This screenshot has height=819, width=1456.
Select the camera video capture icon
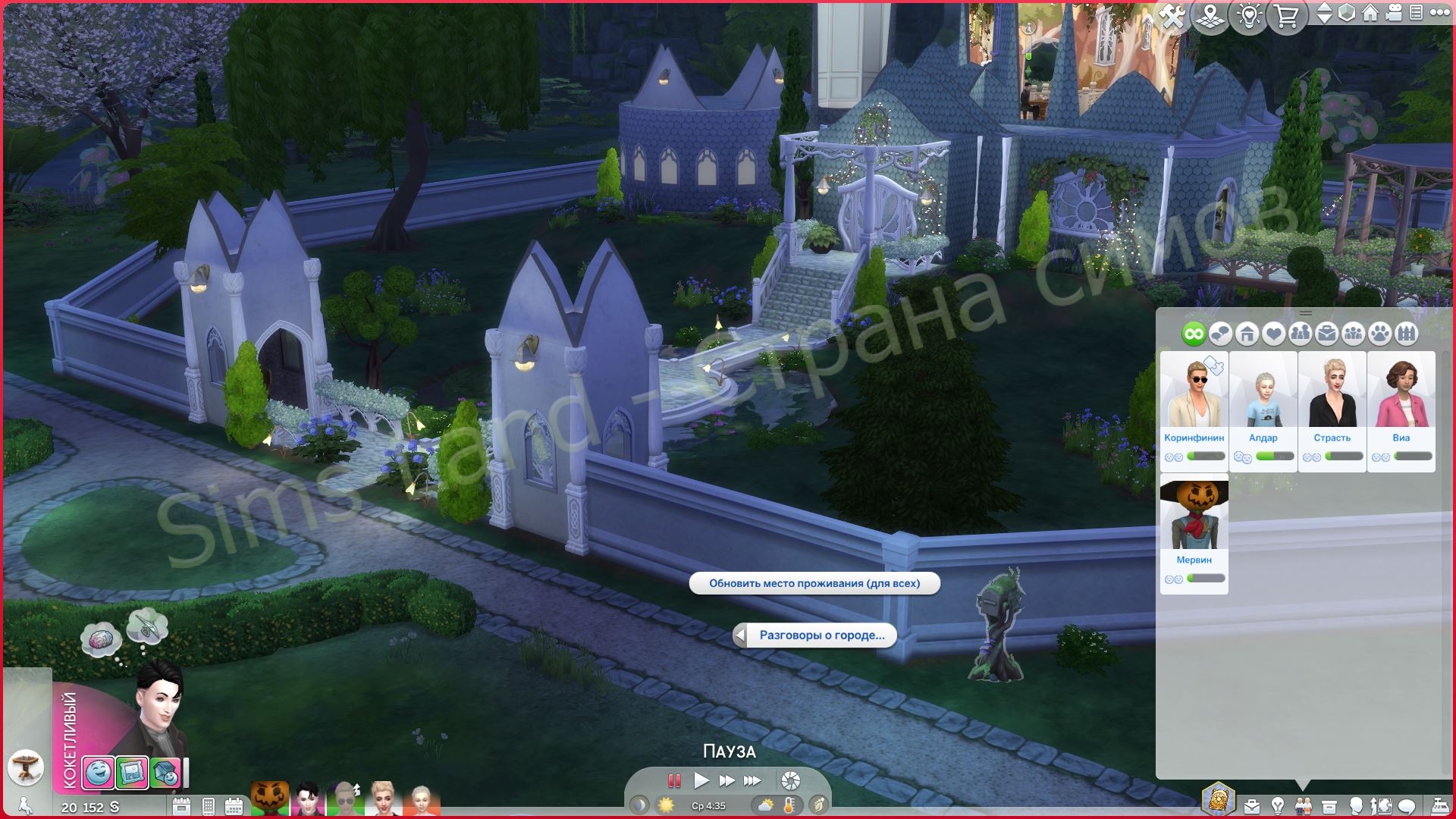[1394, 13]
